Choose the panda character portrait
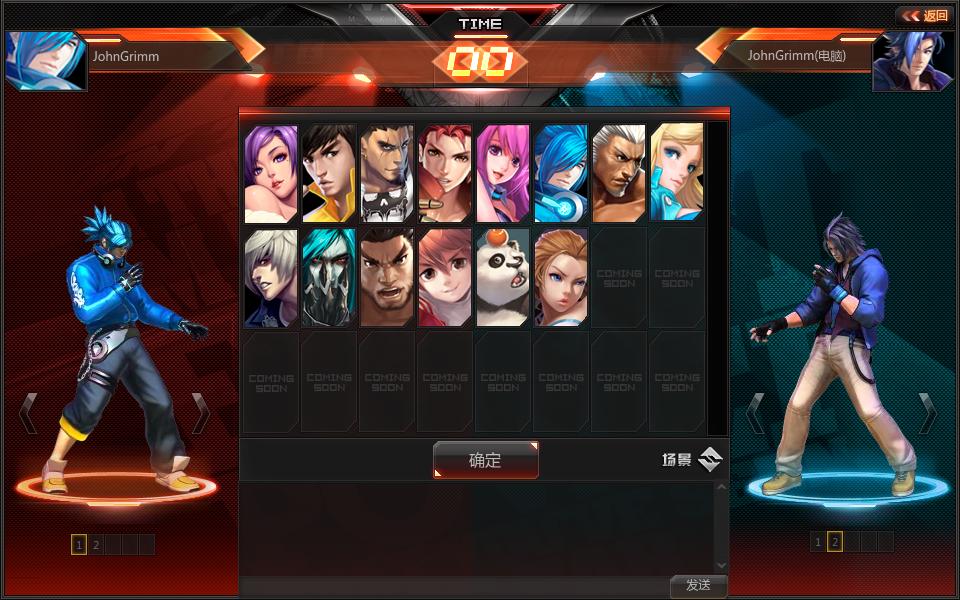Viewport: 960px width, 600px height. tap(503, 278)
